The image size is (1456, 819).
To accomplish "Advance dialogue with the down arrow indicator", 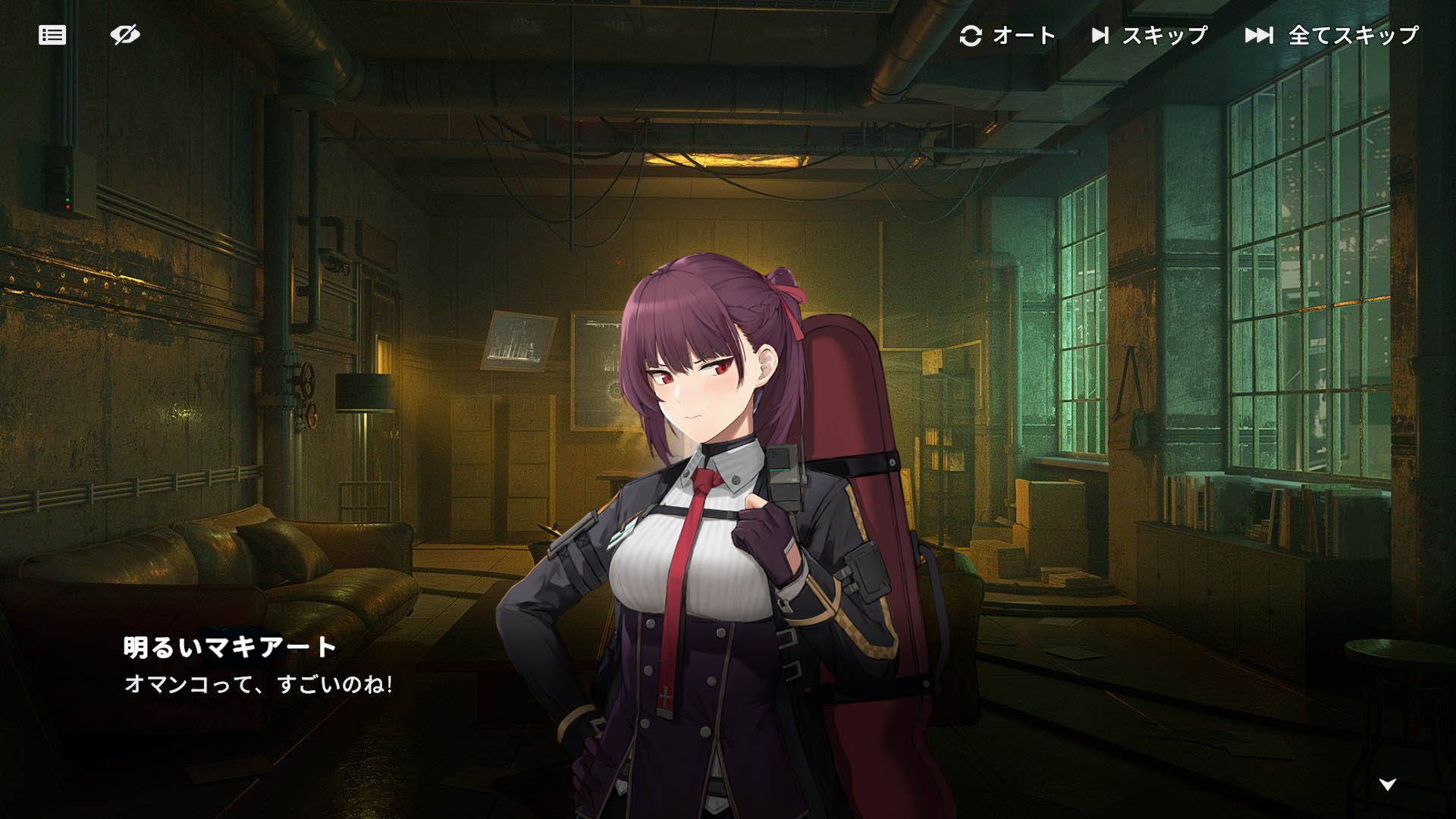I will (x=1388, y=784).
